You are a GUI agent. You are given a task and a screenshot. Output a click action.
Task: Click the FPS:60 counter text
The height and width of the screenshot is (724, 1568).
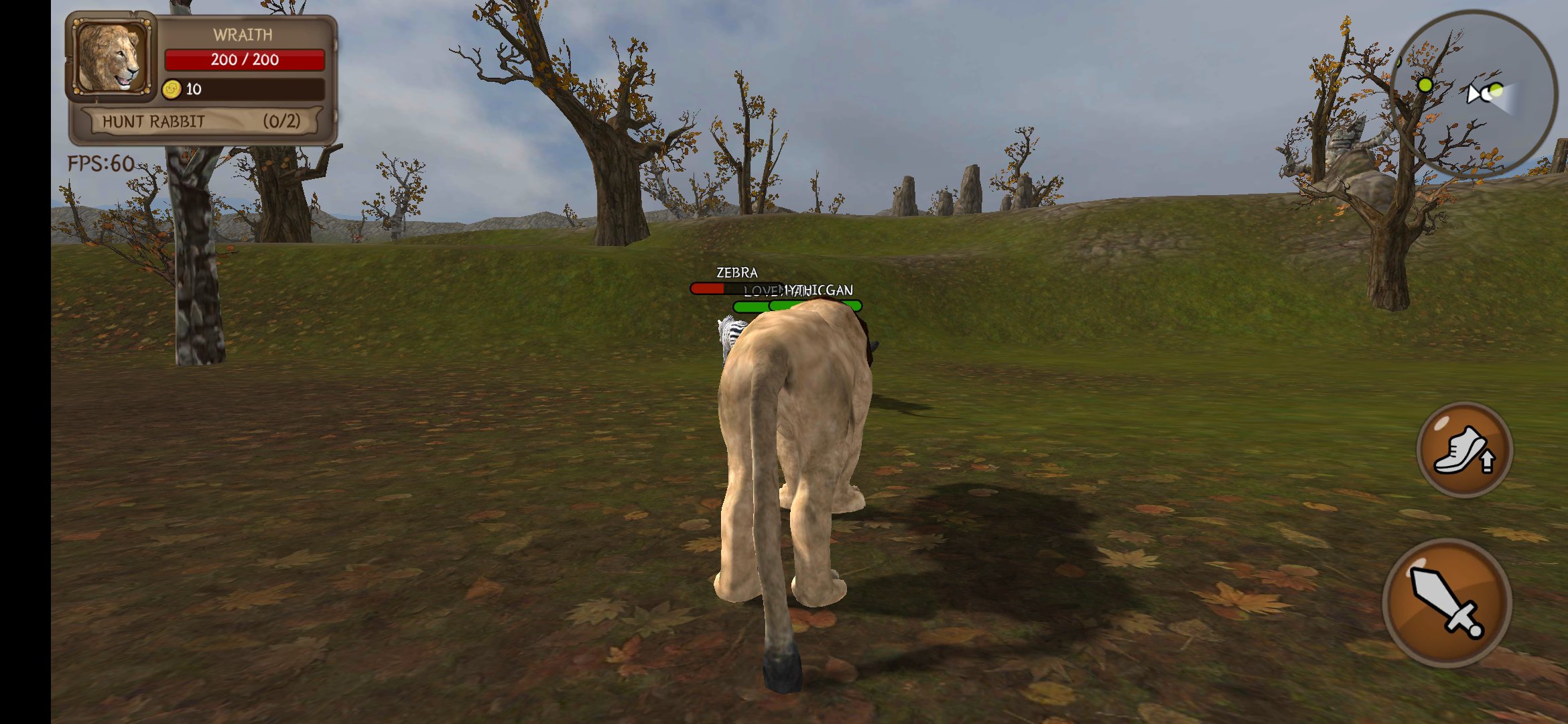[x=101, y=164]
